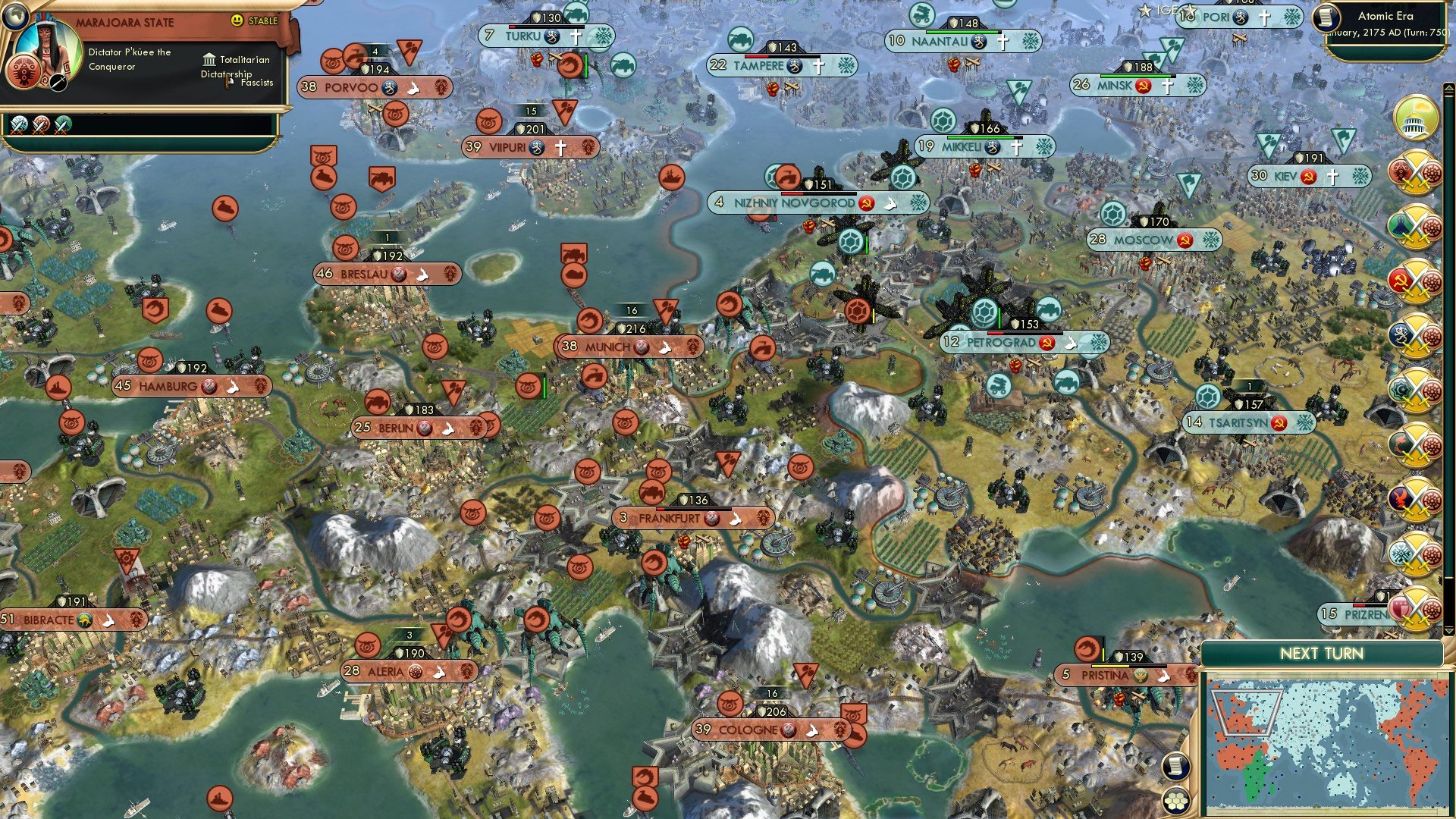Click the first enemy war indicator in leader panel
Viewport: 1456px width, 819px height.
pyautogui.click(x=18, y=124)
